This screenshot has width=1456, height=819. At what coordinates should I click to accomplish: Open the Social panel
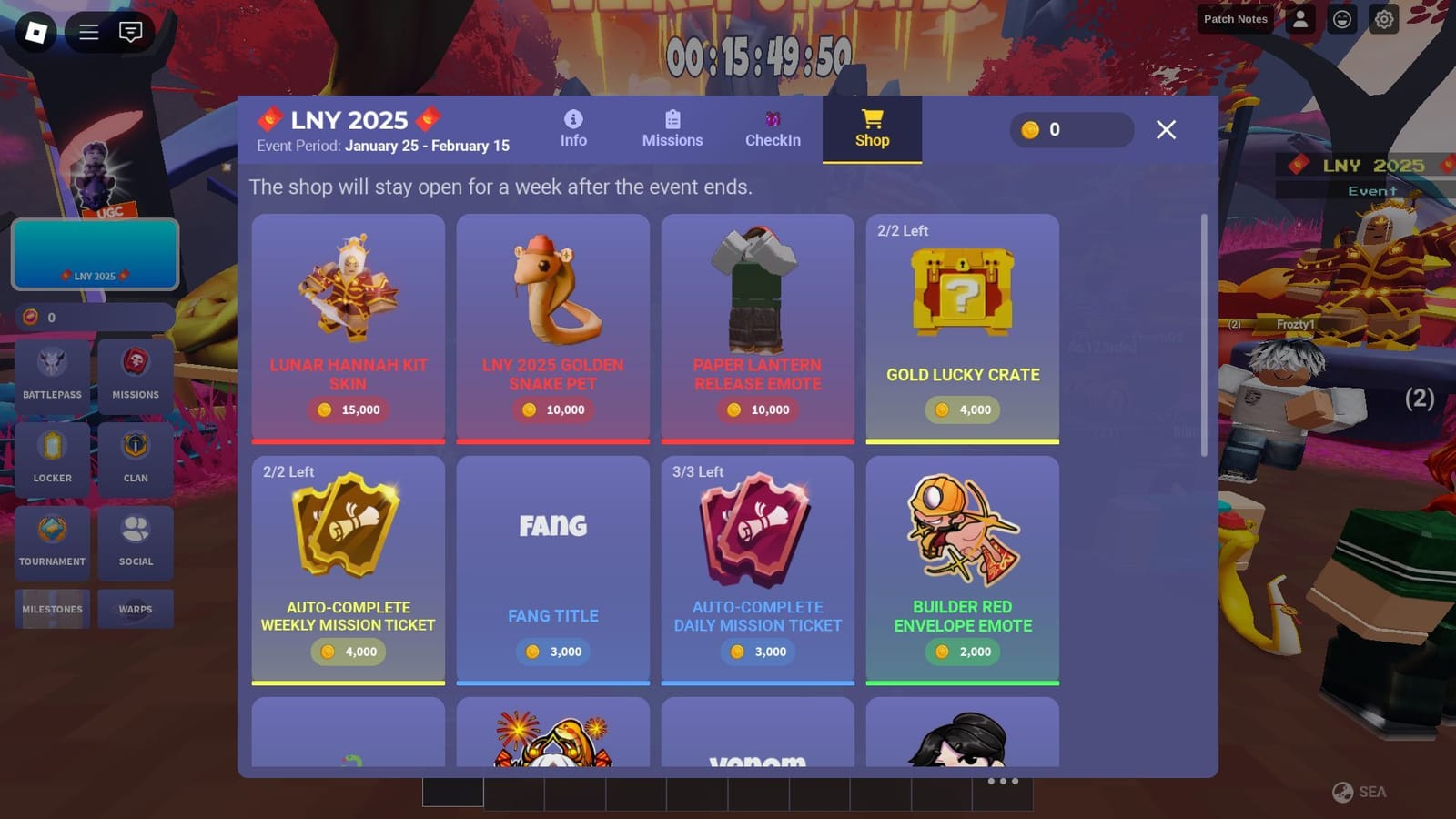click(135, 541)
